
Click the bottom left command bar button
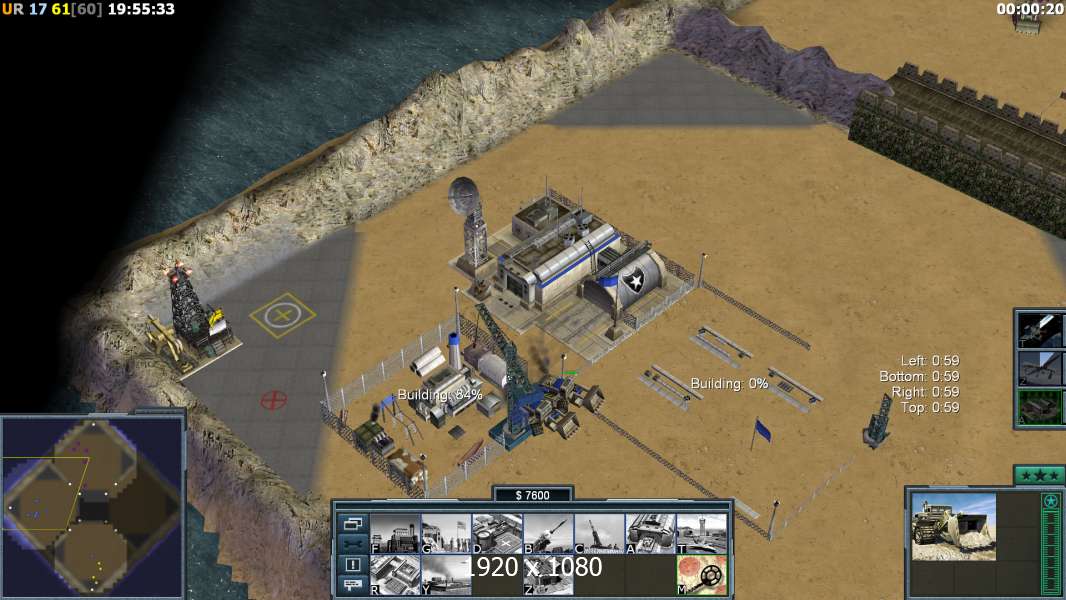pos(352,585)
